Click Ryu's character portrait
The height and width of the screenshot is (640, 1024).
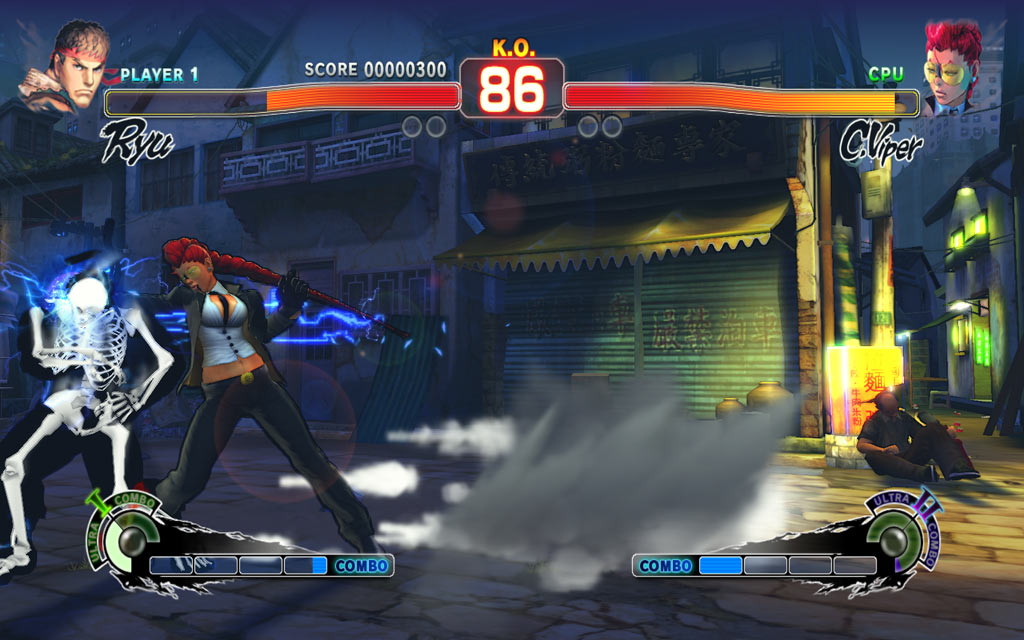coord(68,68)
